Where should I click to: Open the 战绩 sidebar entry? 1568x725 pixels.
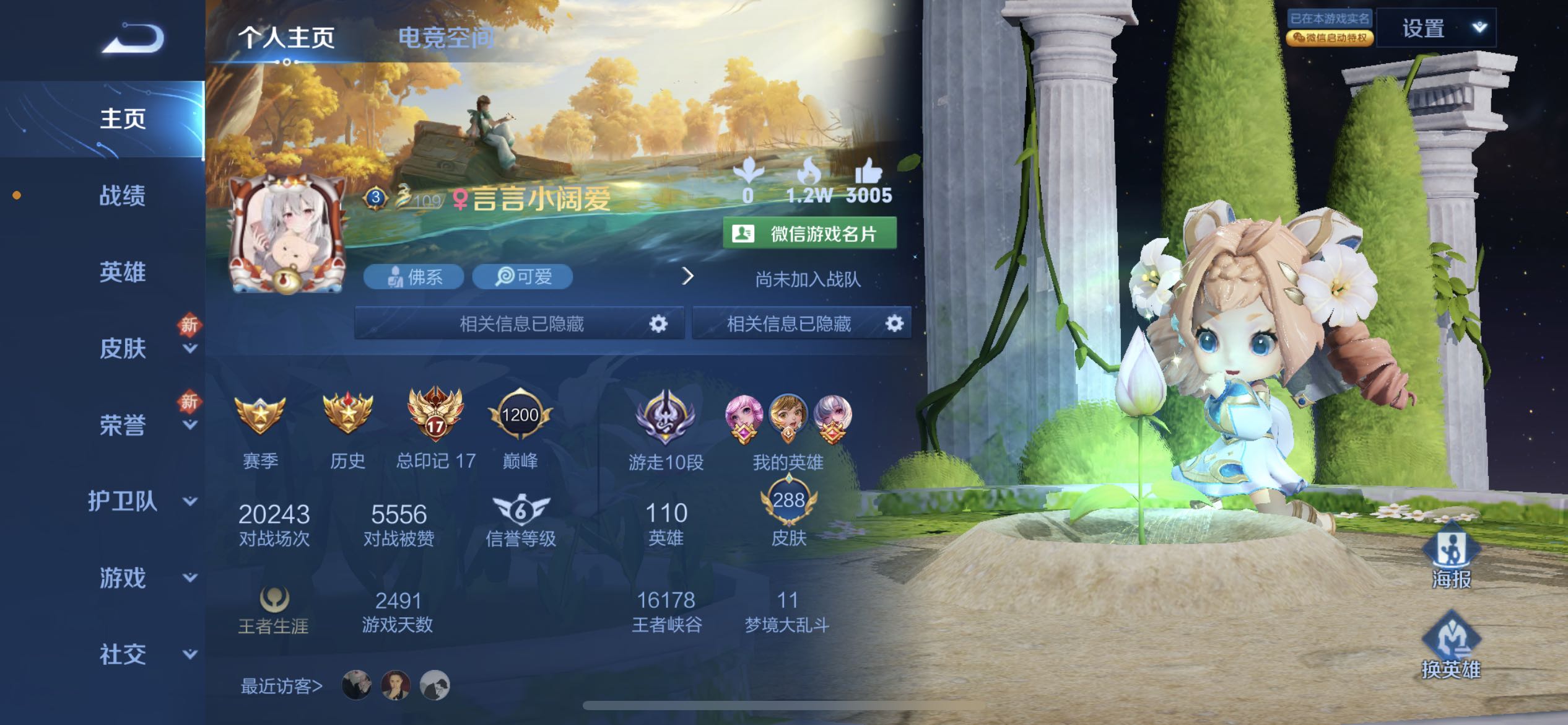tap(123, 196)
